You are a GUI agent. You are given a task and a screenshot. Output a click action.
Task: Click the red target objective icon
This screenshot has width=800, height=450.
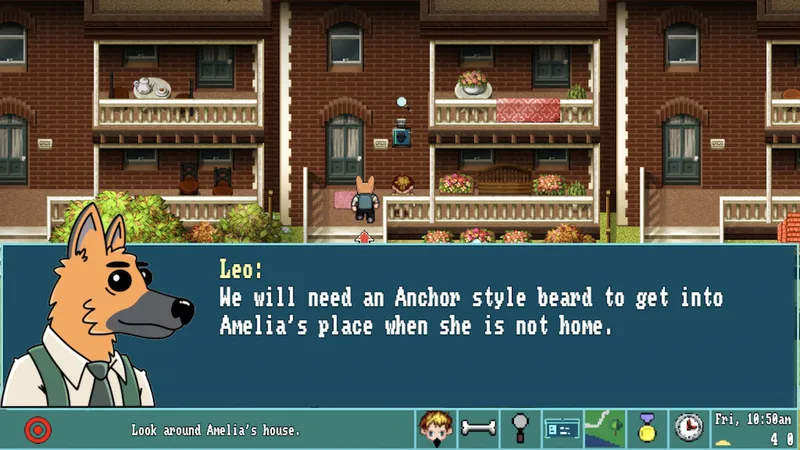coord(37,430)
